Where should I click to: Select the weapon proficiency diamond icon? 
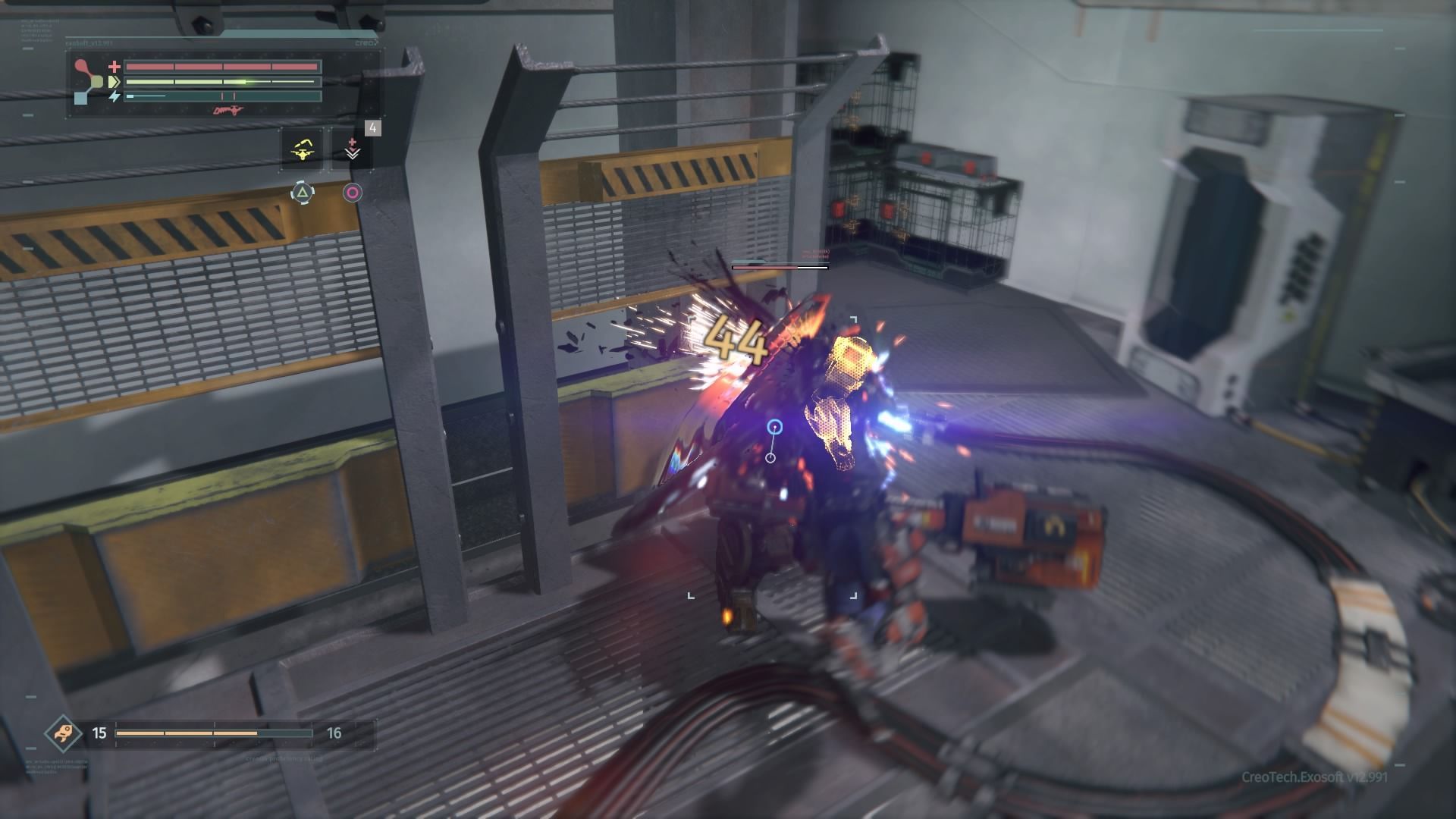59,733
